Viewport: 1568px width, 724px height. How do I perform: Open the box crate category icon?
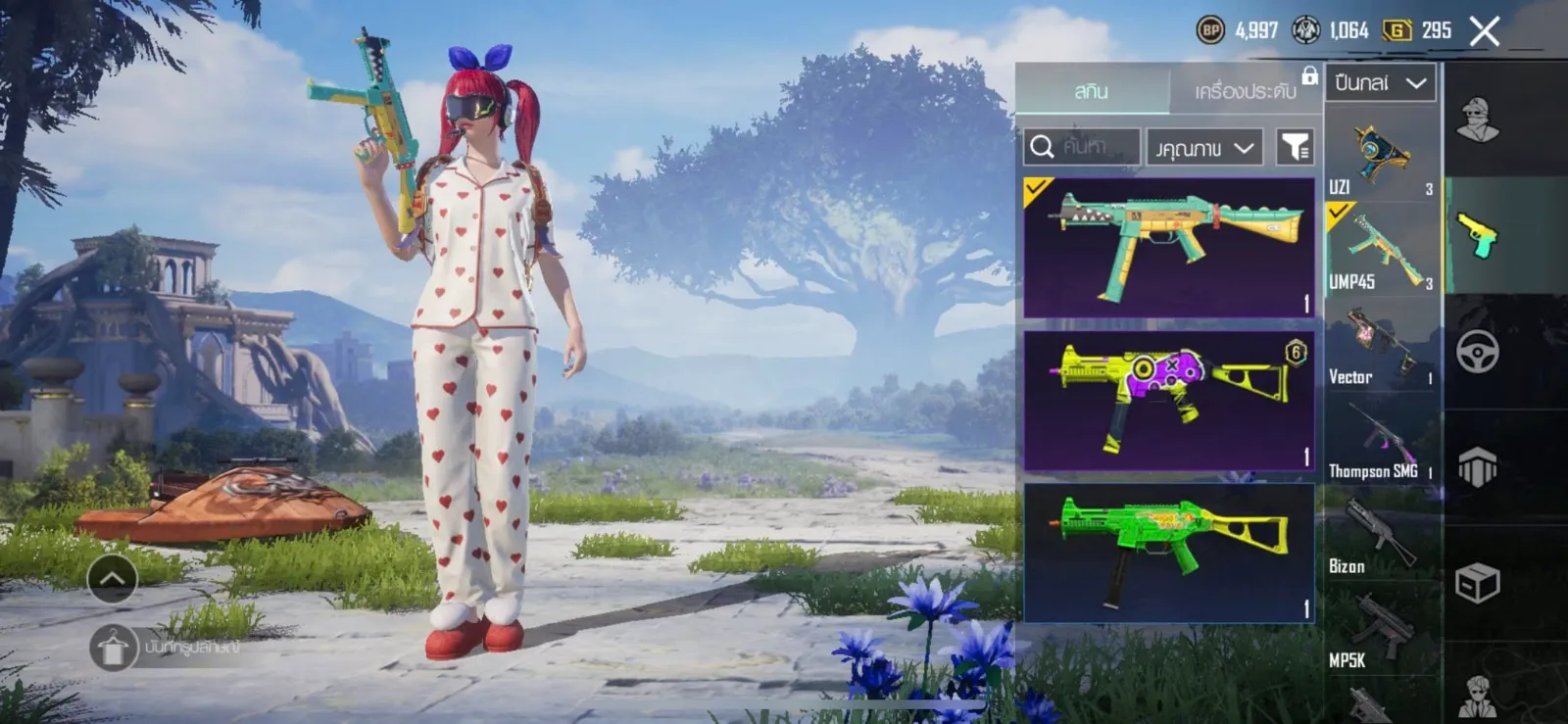(1477, 583)
